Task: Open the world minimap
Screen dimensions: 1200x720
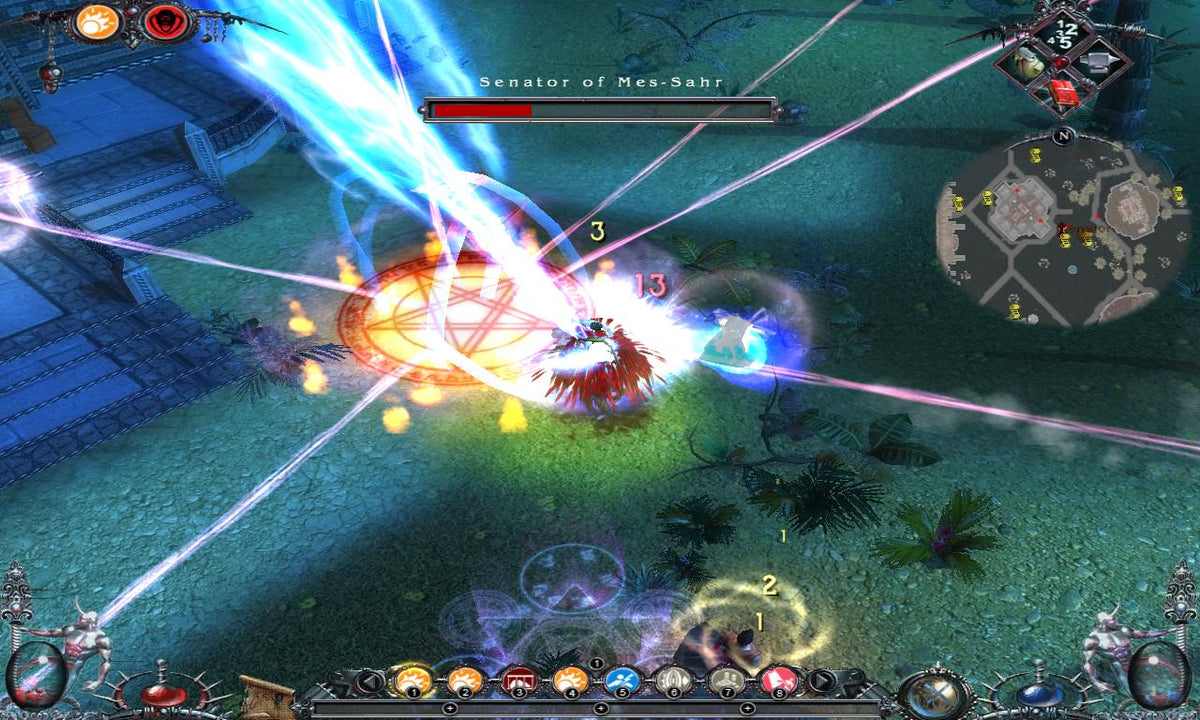Action: [1052, 229]
